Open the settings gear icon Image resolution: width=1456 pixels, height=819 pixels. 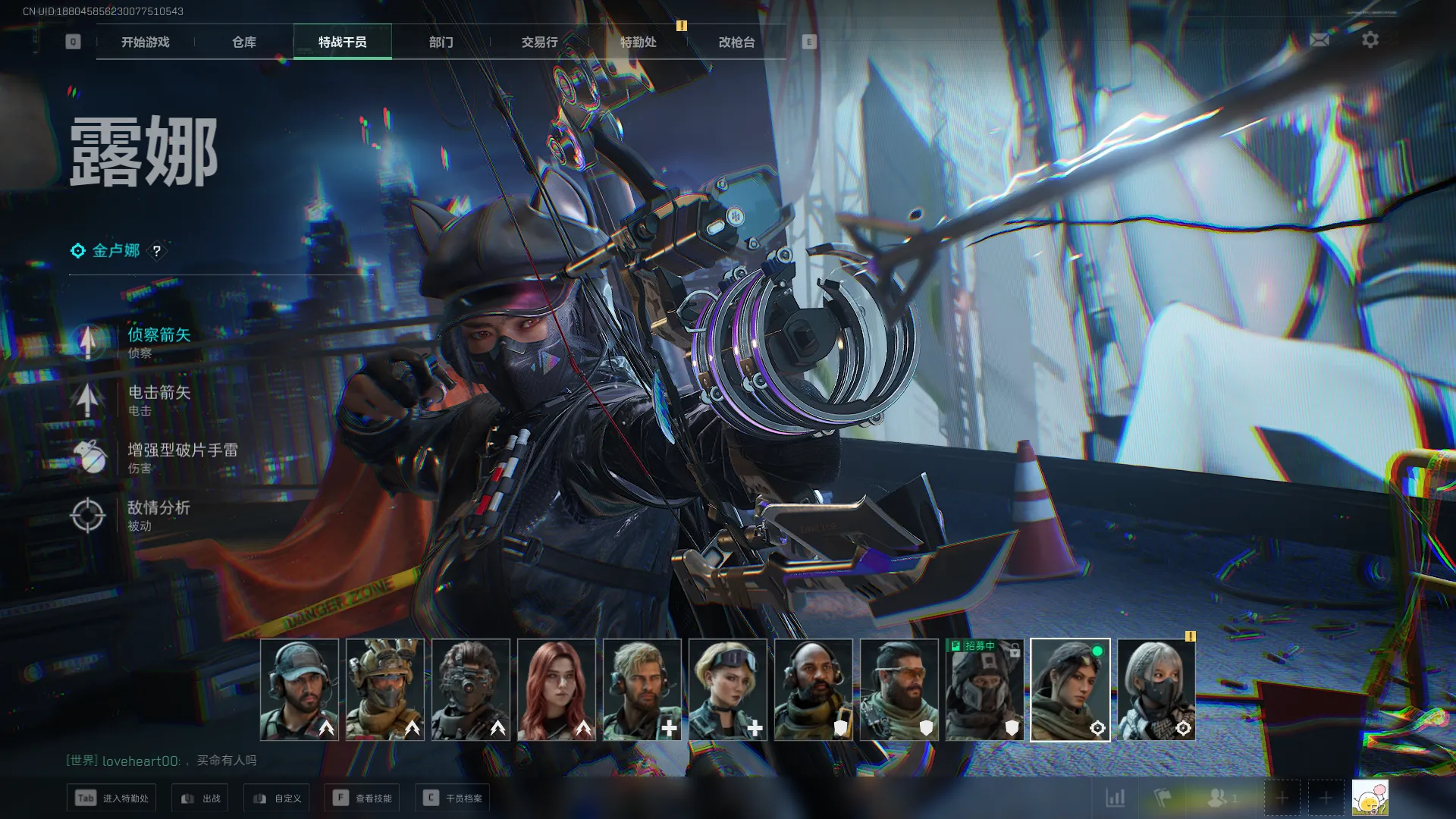[1370, 39]
